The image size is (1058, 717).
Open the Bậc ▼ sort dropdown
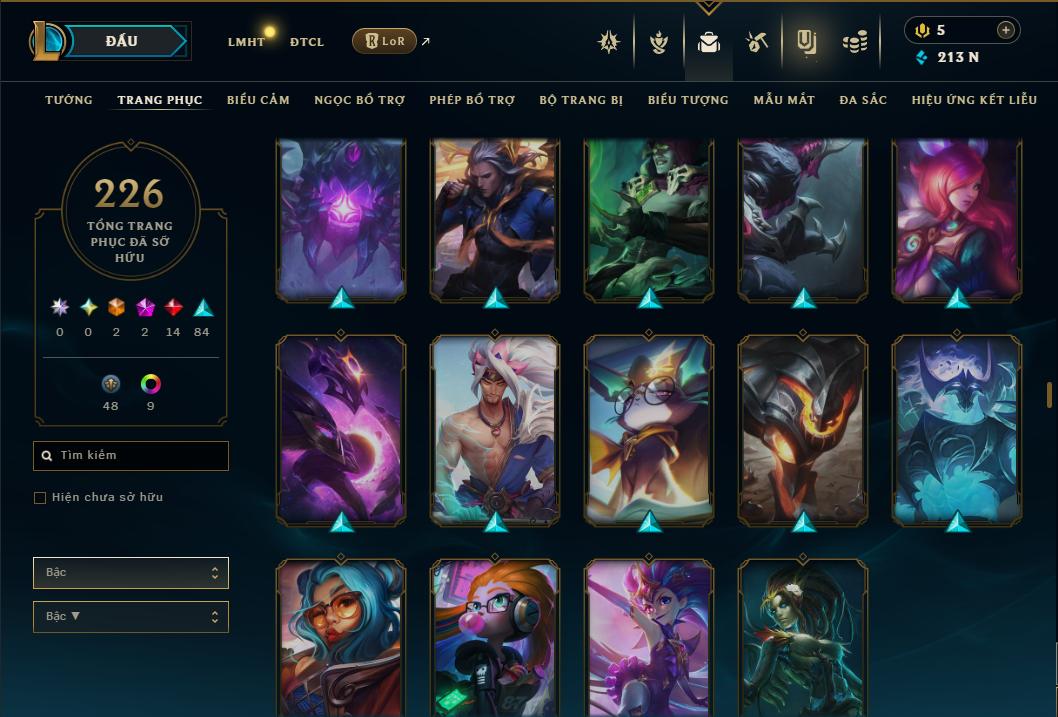131,617
